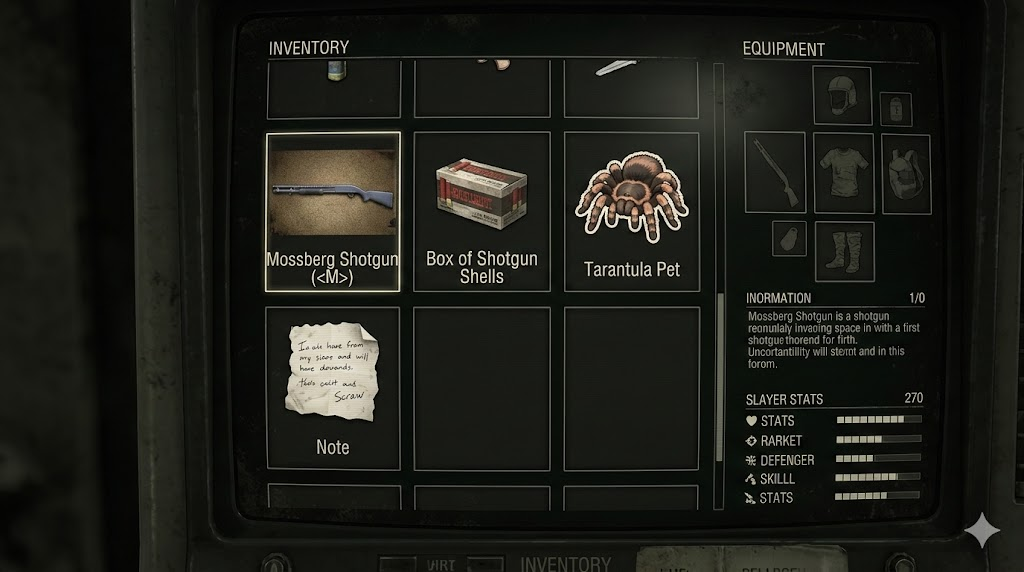This screenshot has height=572, width=1024.
Task: Select the Mossberg Shotgun inventory slot
Action: pos(333,211)
